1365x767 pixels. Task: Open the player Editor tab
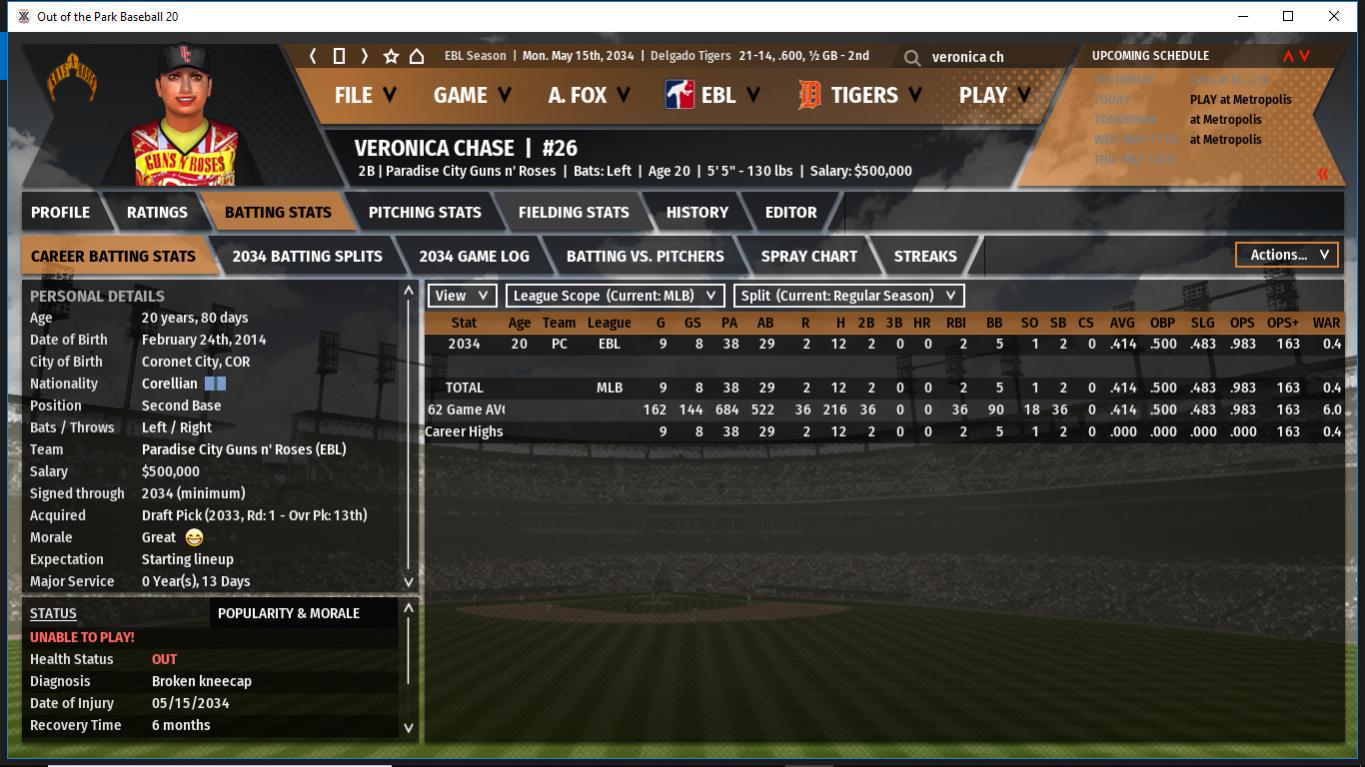[x=791, y=212]
